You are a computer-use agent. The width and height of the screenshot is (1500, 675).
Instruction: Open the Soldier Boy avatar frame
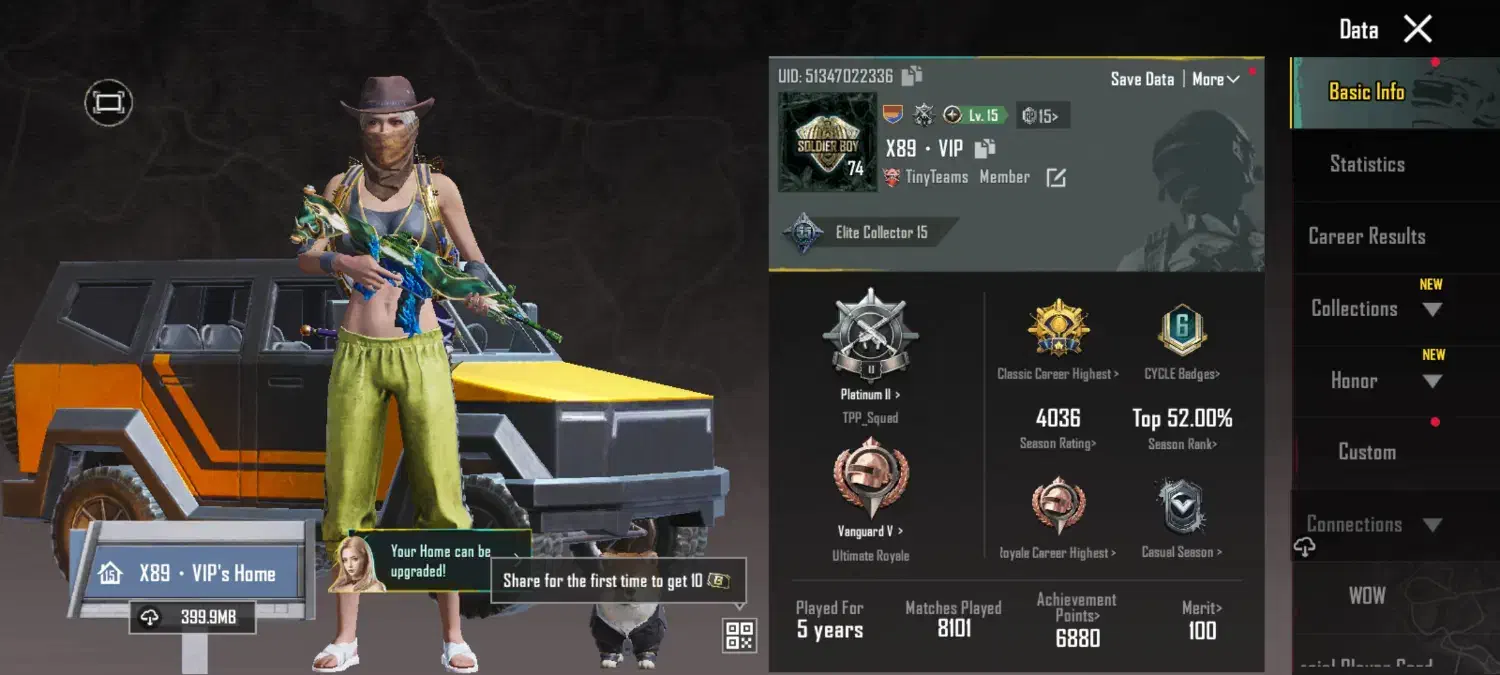(828, 142)
